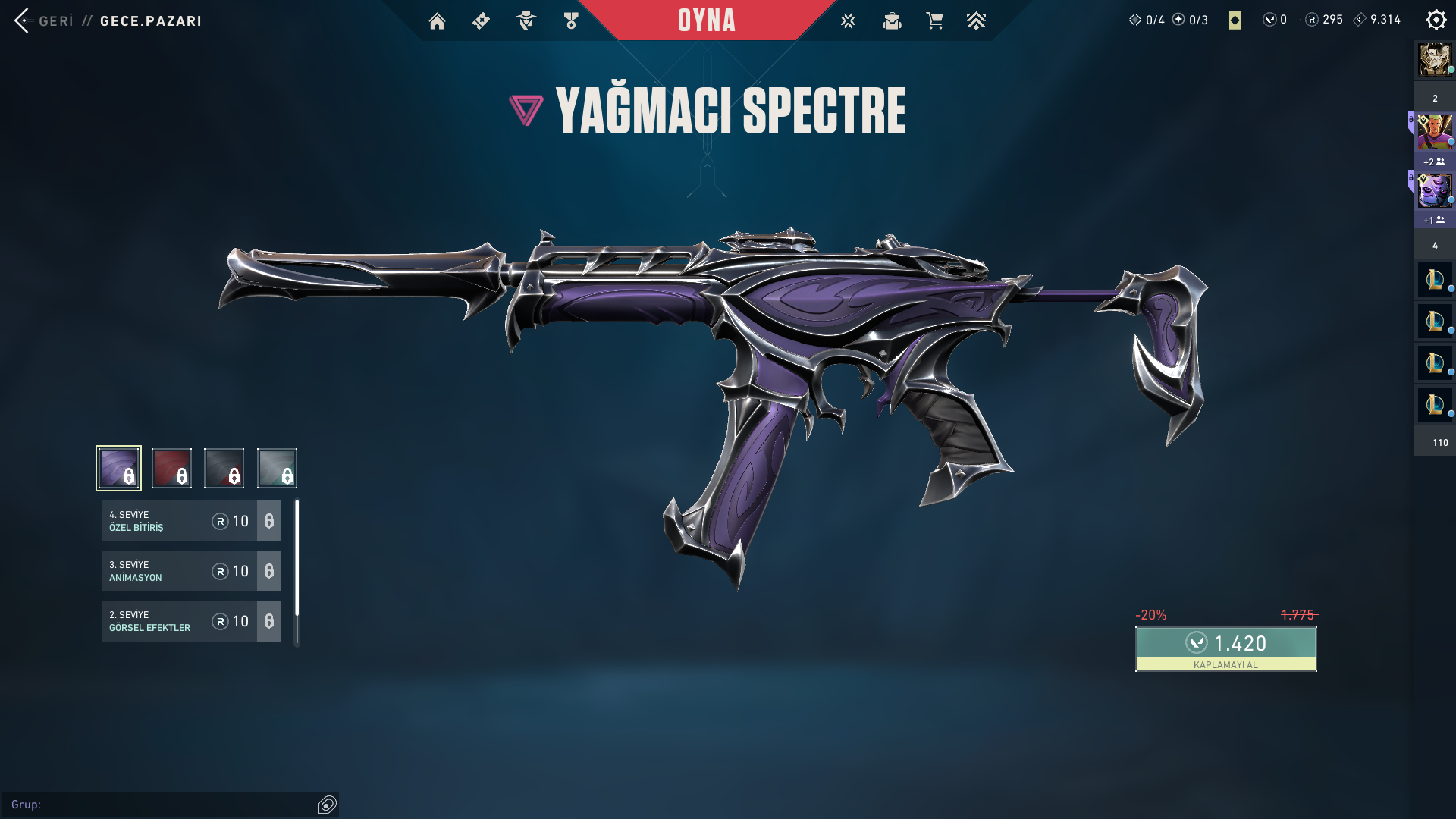
Task: Open the home screen icon
Action: point(437,21)
